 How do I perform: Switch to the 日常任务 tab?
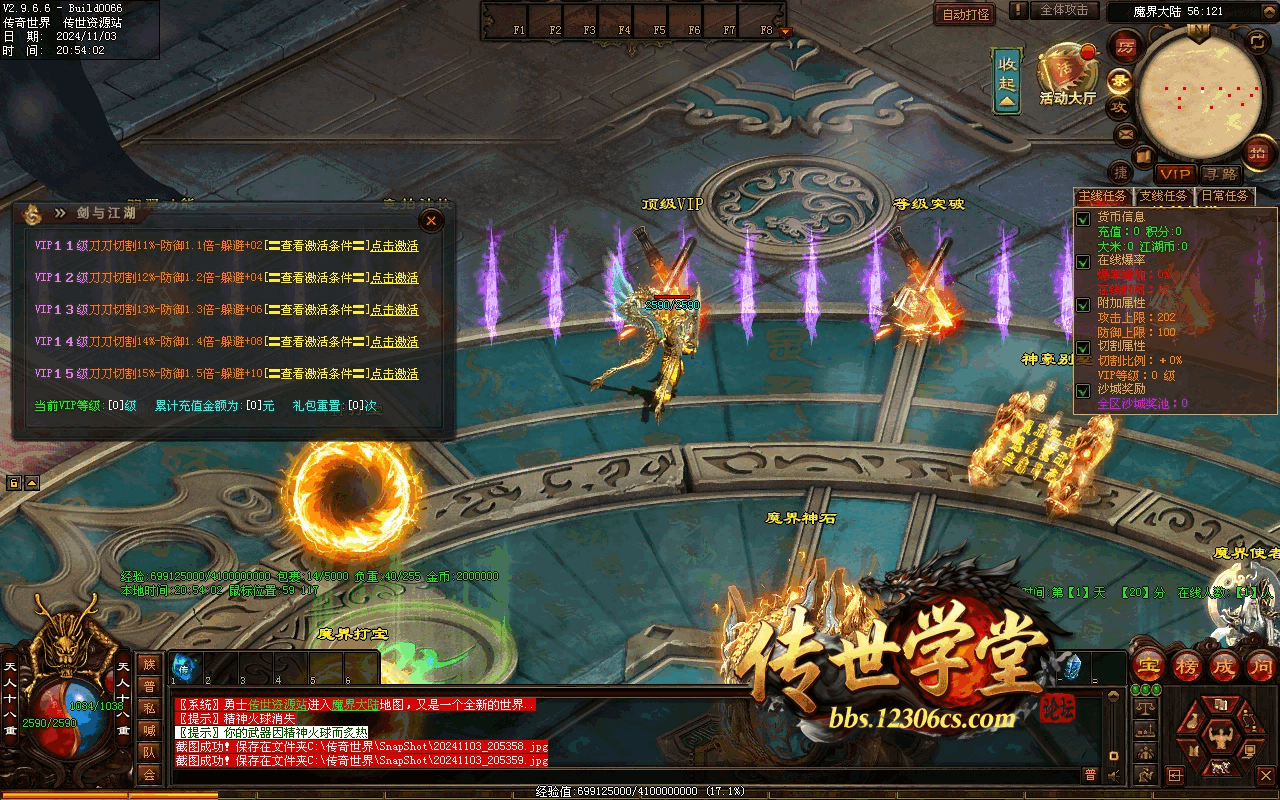click(1224, 196)
